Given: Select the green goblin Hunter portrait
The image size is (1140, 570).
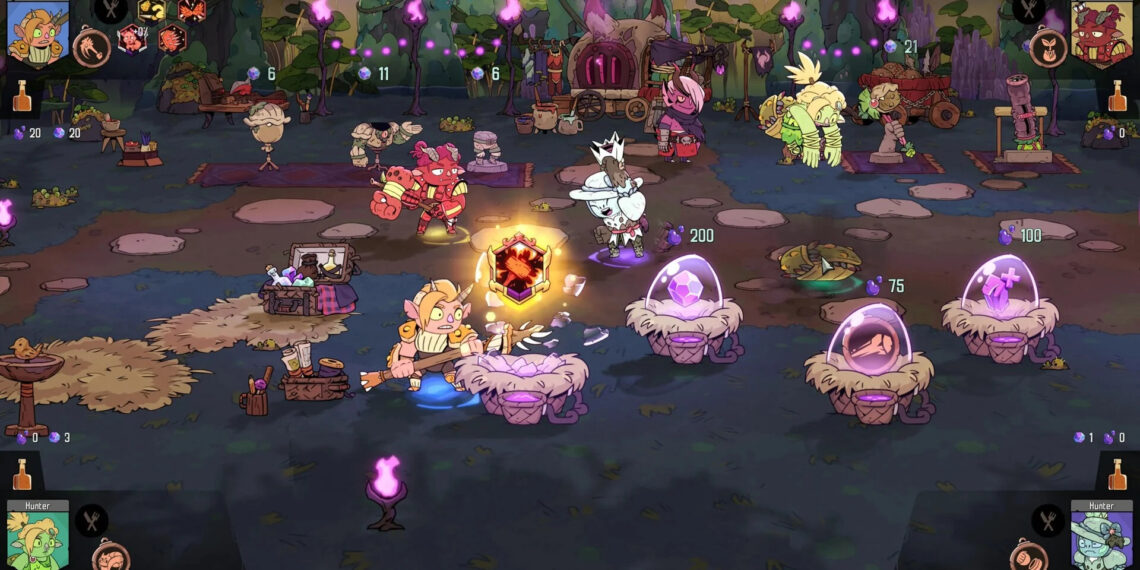Looking at the screenshot, I should (x=38, y=540).
